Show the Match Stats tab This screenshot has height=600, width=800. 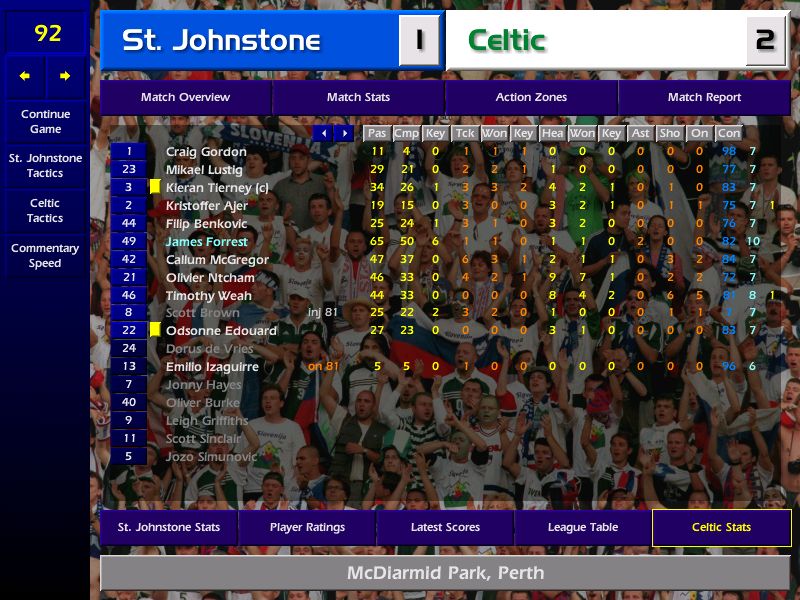[358, 98]
